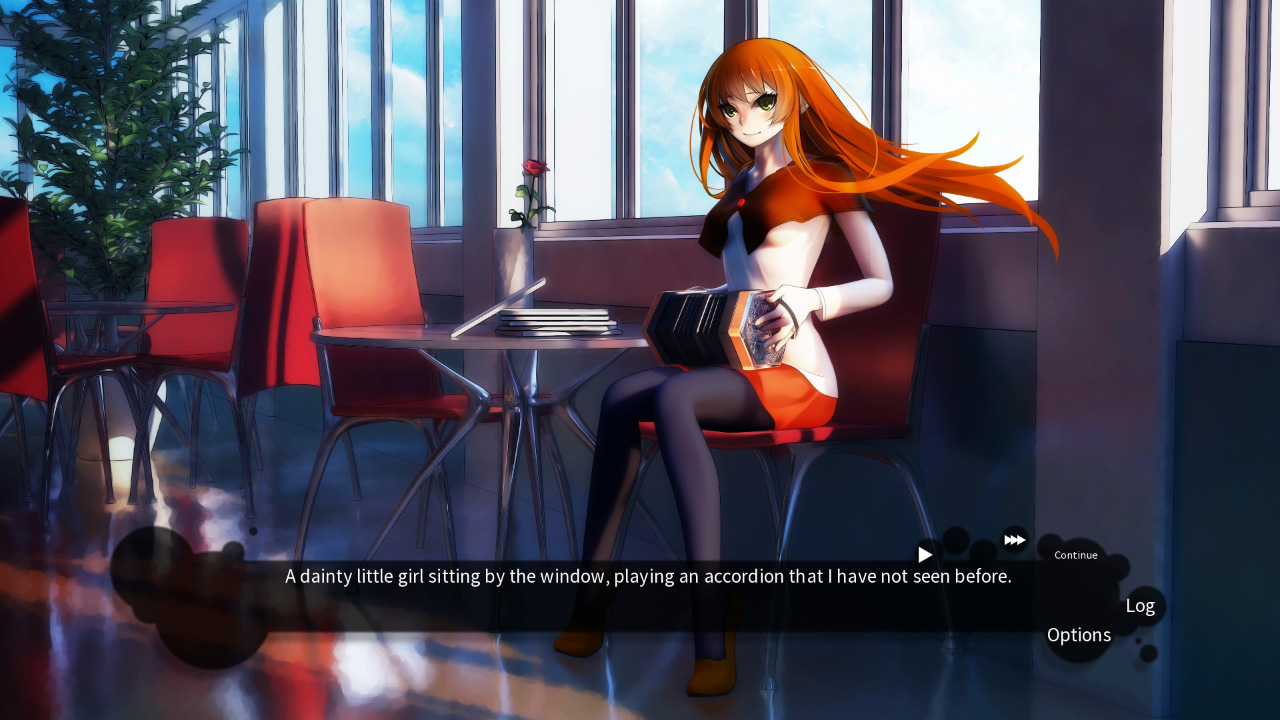
Task: Click the fast-skip icon in the corner cluster
Action: [x=1014, y=539]
